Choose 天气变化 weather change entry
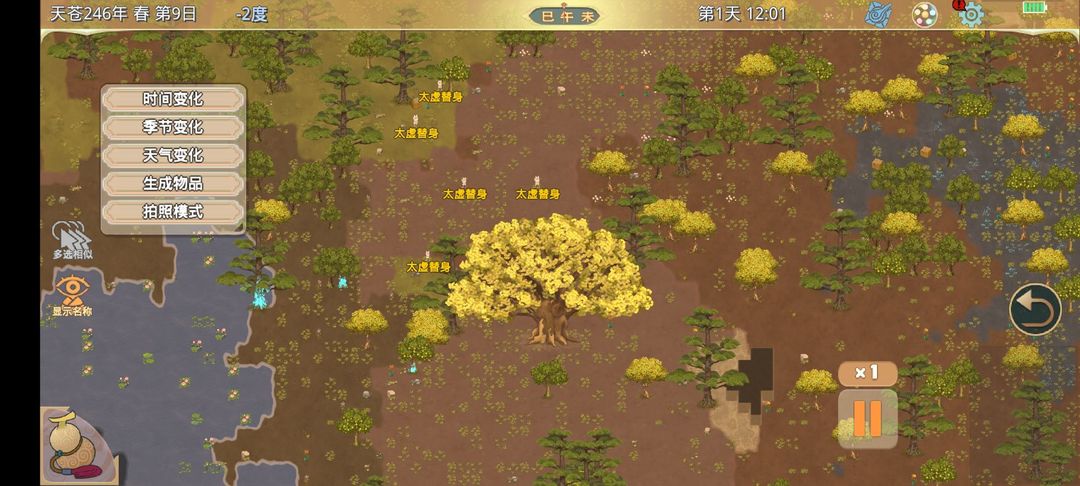This screenshot has height=486, width=1080. coord(173,155)
